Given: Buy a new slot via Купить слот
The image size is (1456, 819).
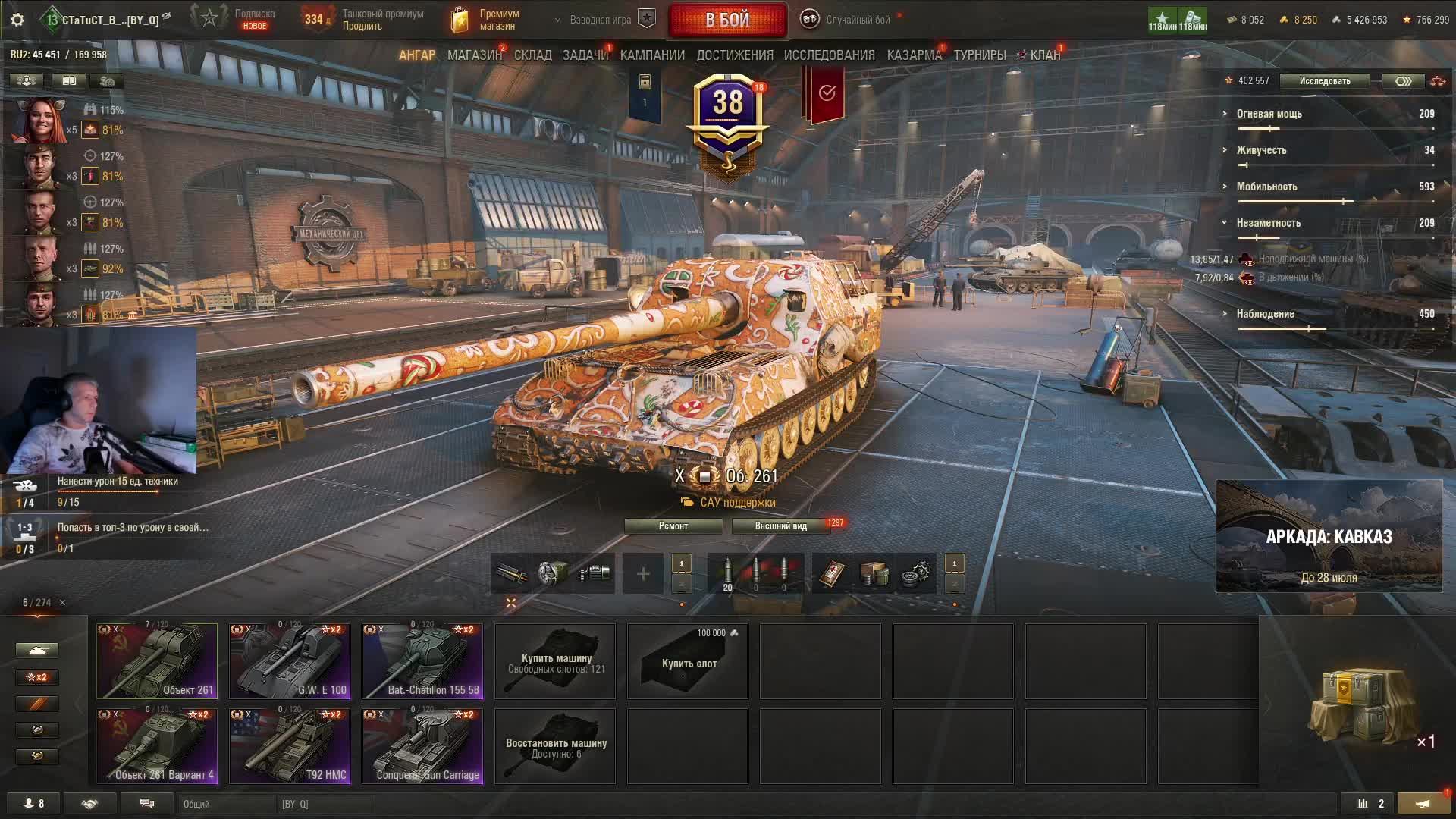Looking at the screenshot, I should pos(688,661).
